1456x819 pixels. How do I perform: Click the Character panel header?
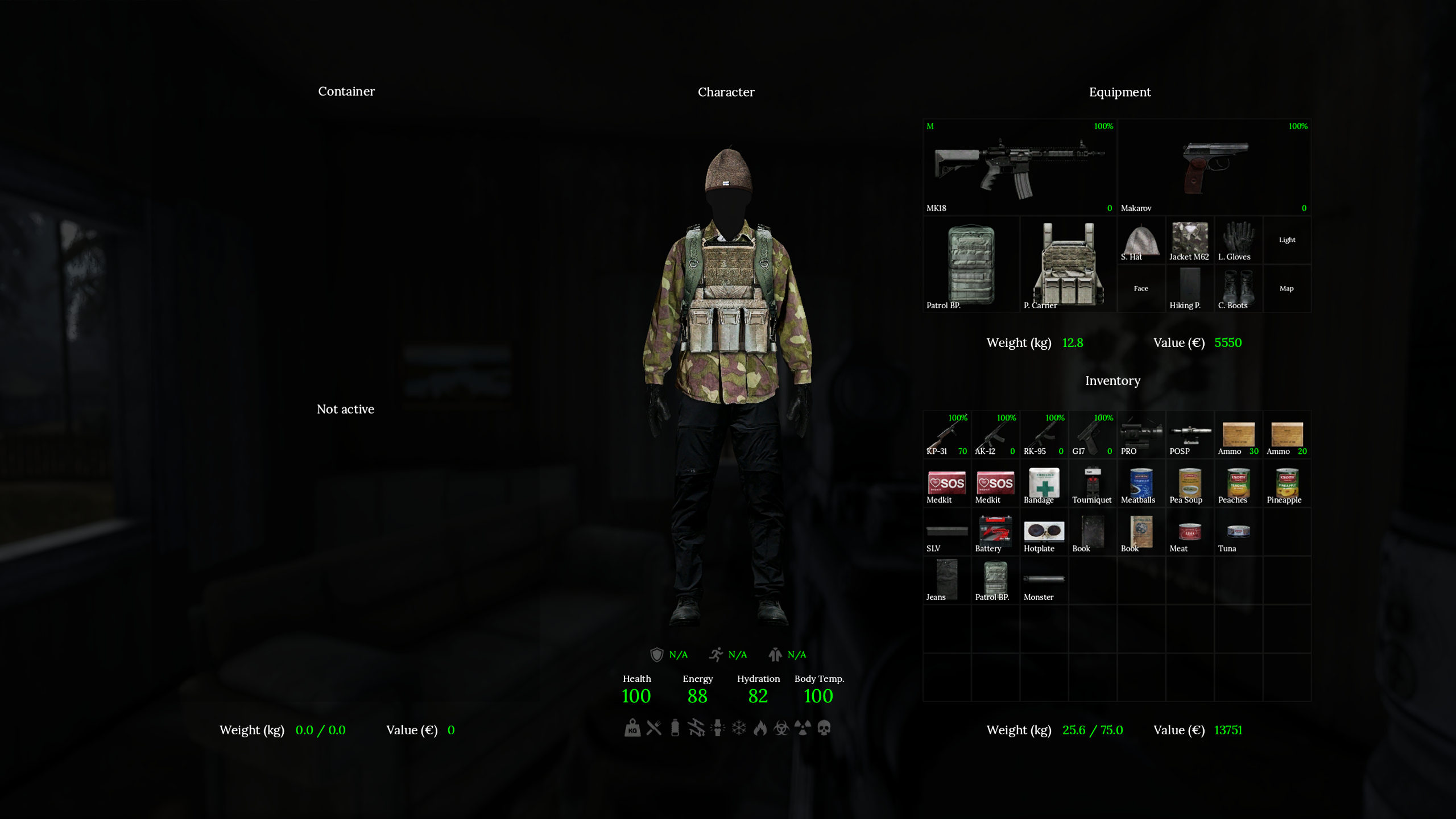tap(726, 92)
